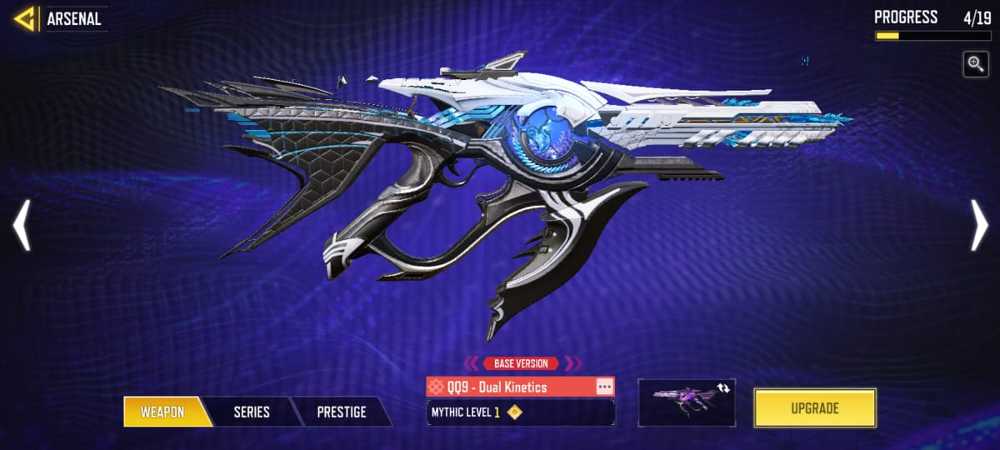
Task: Swap to the purple weapon variant thumbnail
Action: point(686,402)
